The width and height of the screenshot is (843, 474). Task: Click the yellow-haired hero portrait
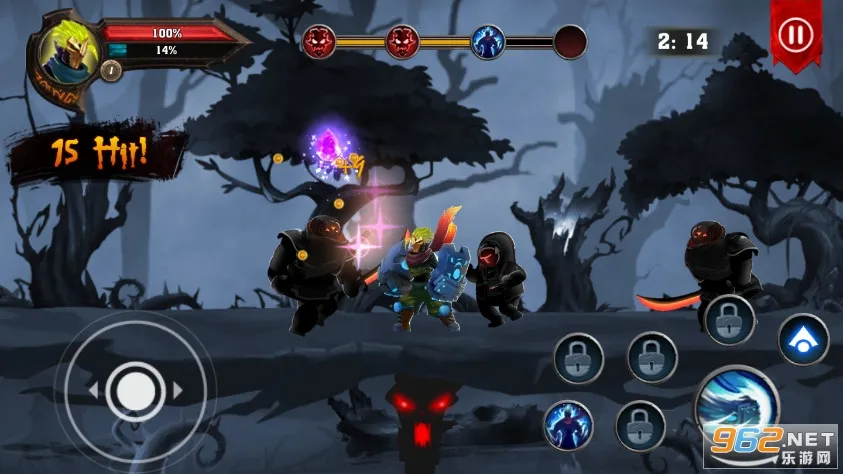click(68, 48)
